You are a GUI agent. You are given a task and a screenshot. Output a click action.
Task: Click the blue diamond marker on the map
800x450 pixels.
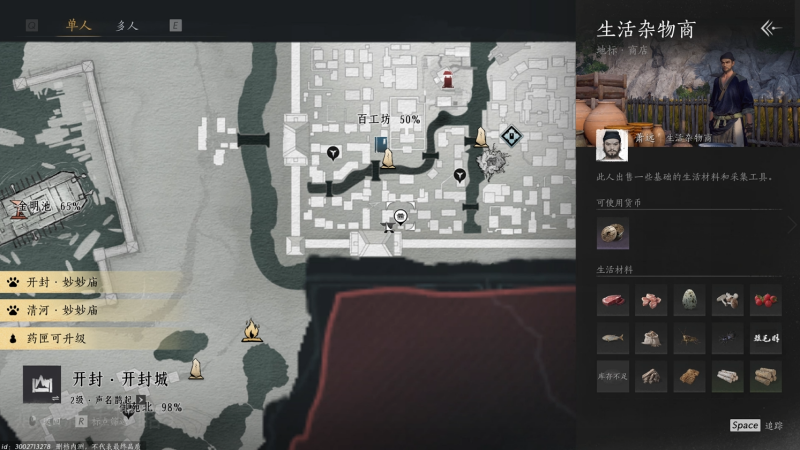[512, 134]
